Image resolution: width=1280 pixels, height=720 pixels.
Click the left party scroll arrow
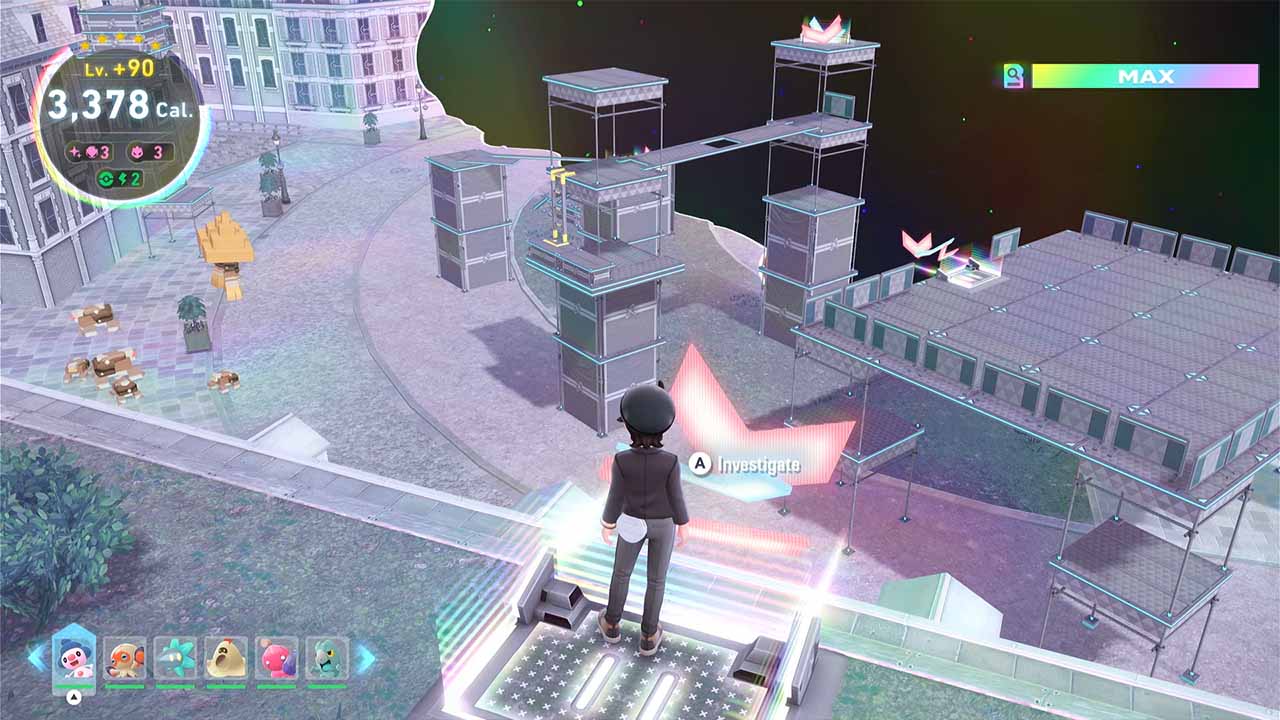[36, 657]
